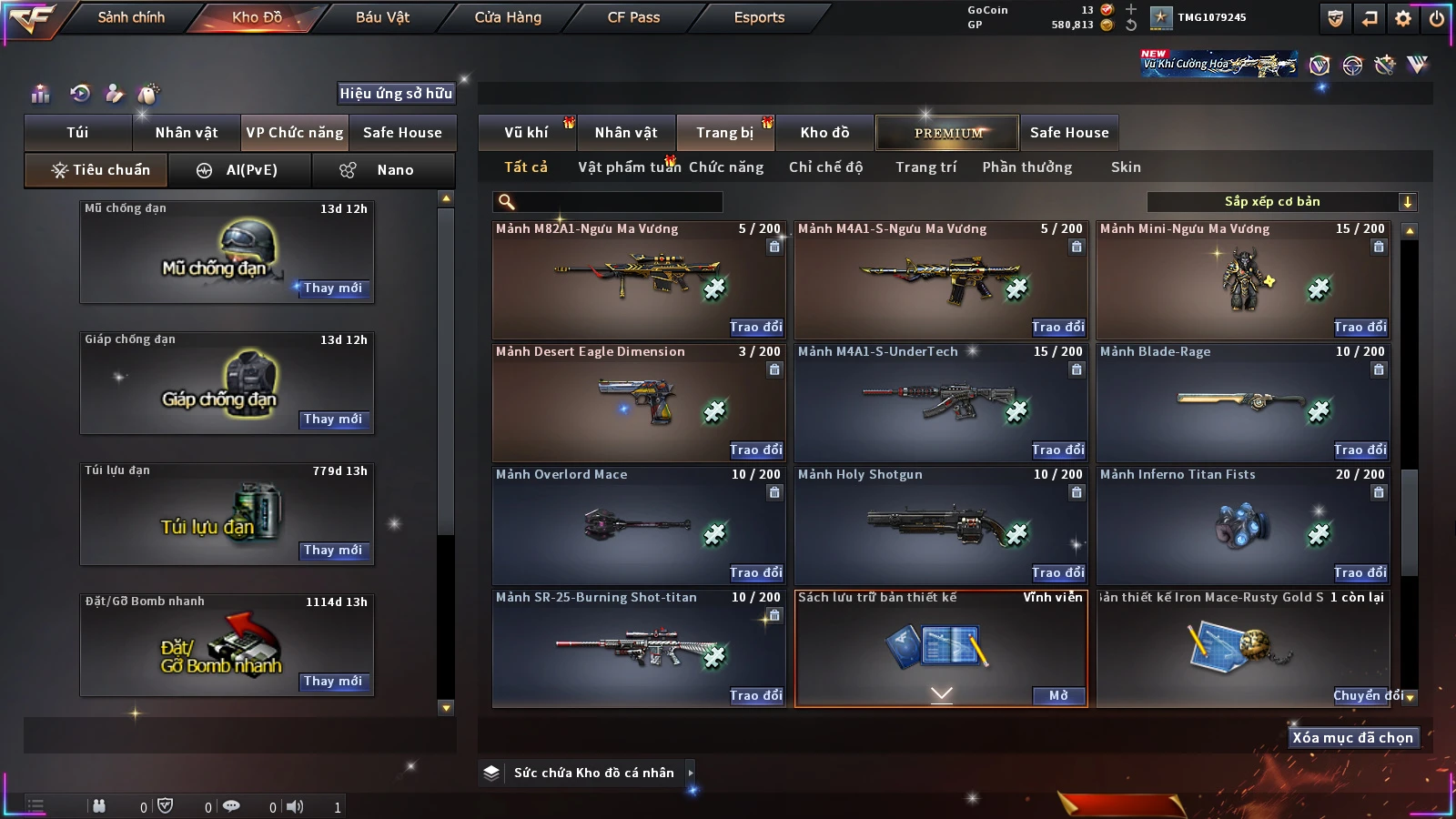Open the Cửa Hàng shop menu
This screenshot has height=819, width=1456.
pos(508,17)
